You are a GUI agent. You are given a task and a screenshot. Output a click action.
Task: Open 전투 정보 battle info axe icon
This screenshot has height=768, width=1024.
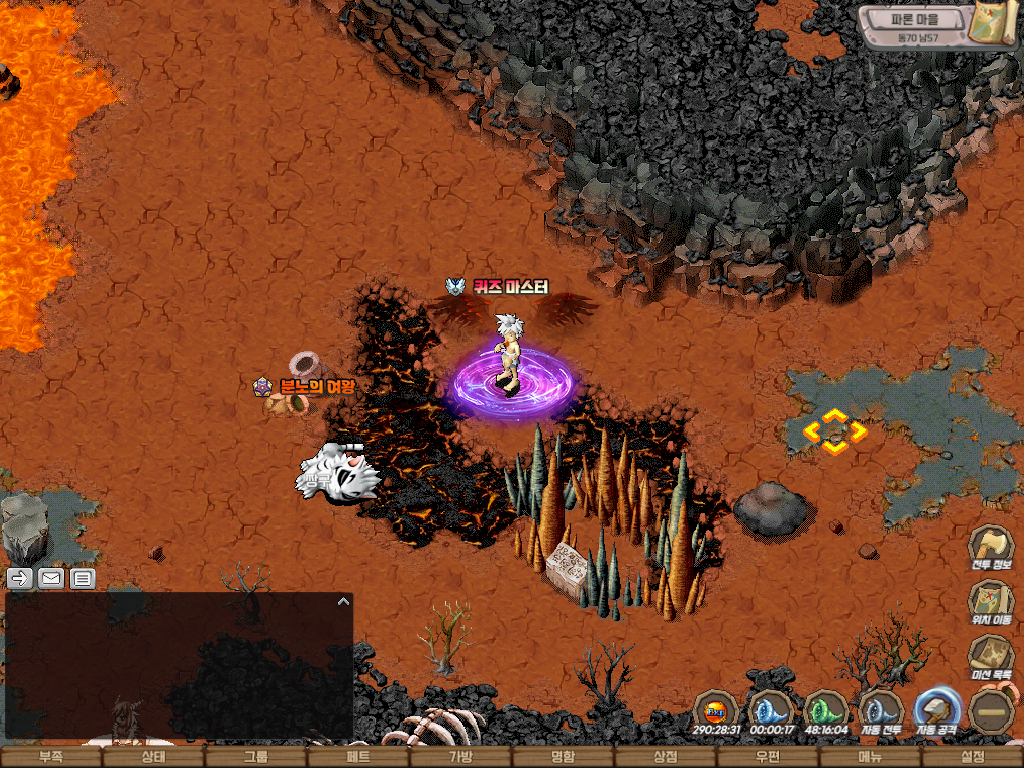click(990, 547)
